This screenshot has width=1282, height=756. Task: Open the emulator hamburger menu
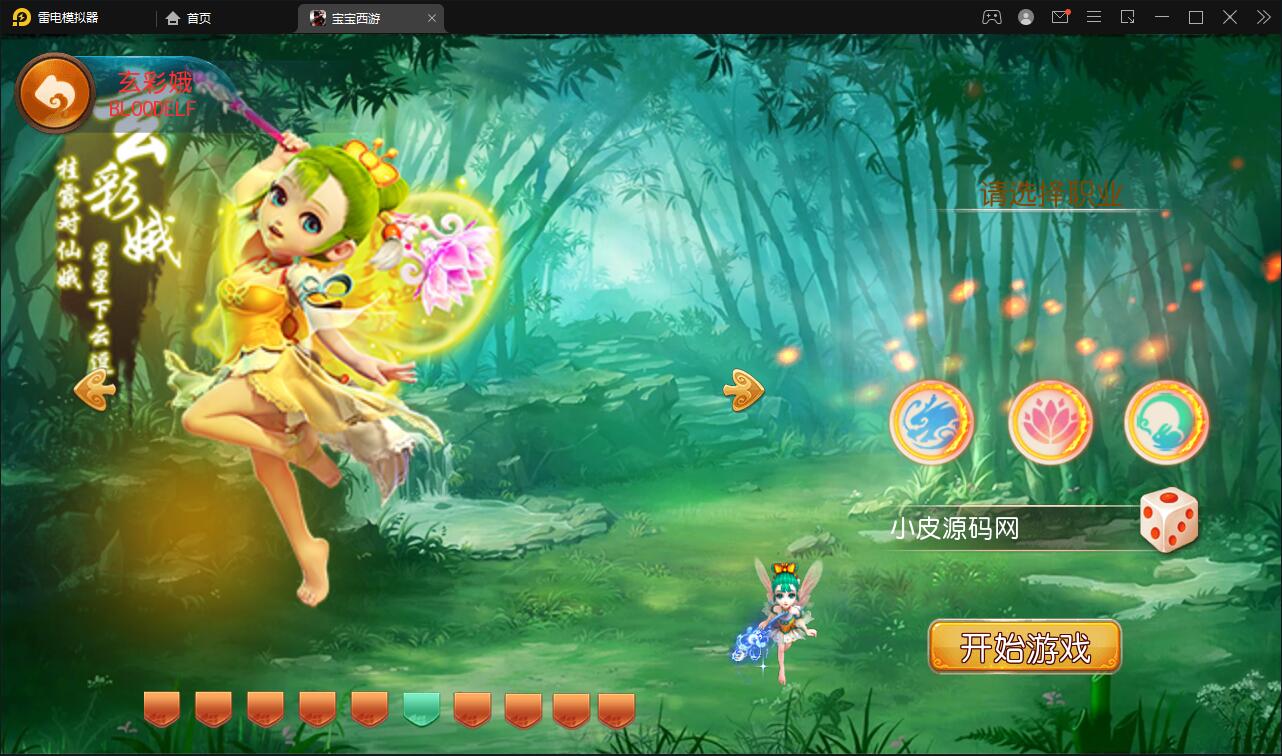point(1094,17)
